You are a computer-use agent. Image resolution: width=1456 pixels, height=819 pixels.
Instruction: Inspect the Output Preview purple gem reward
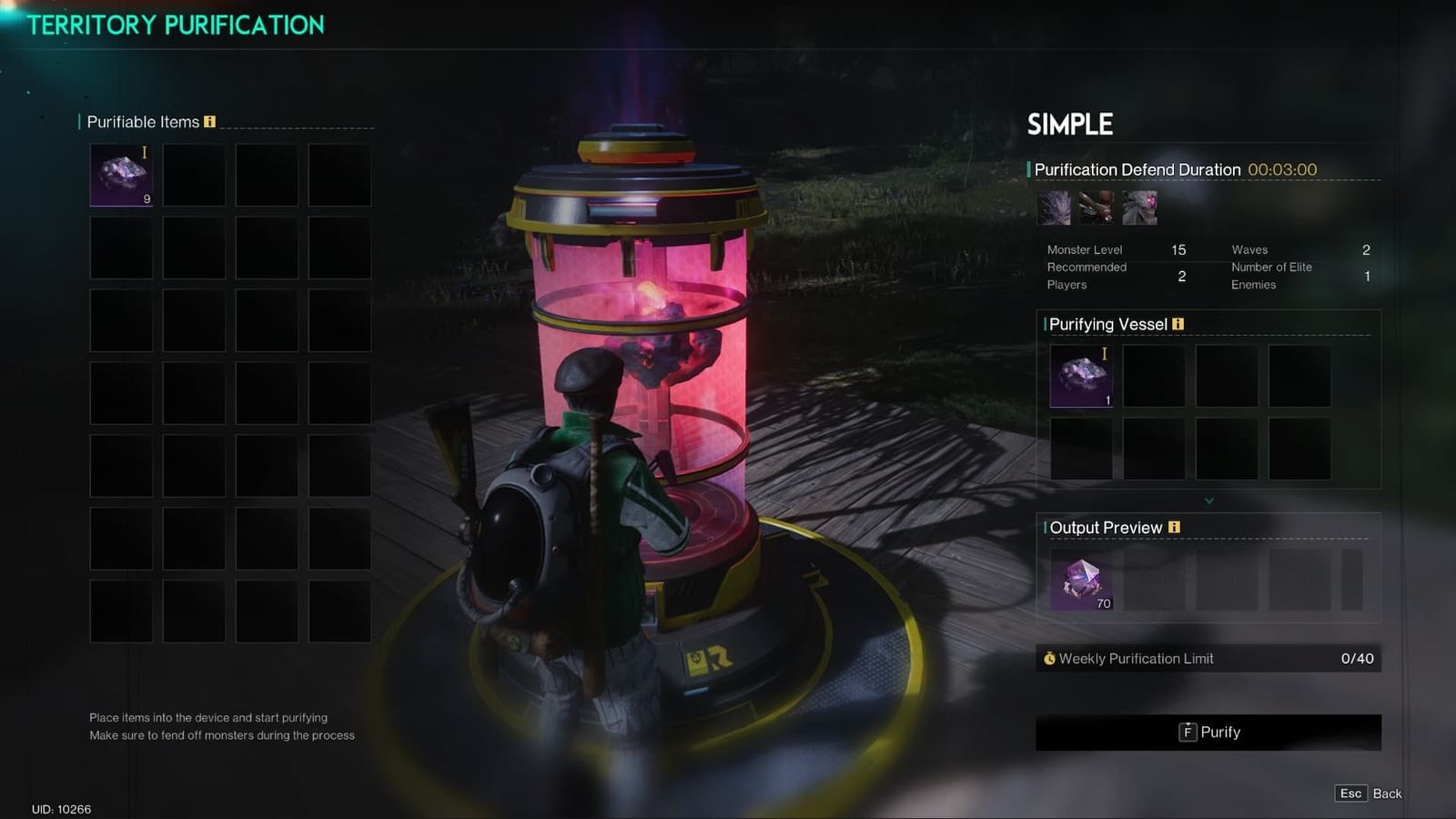[x=1082, y=581]
